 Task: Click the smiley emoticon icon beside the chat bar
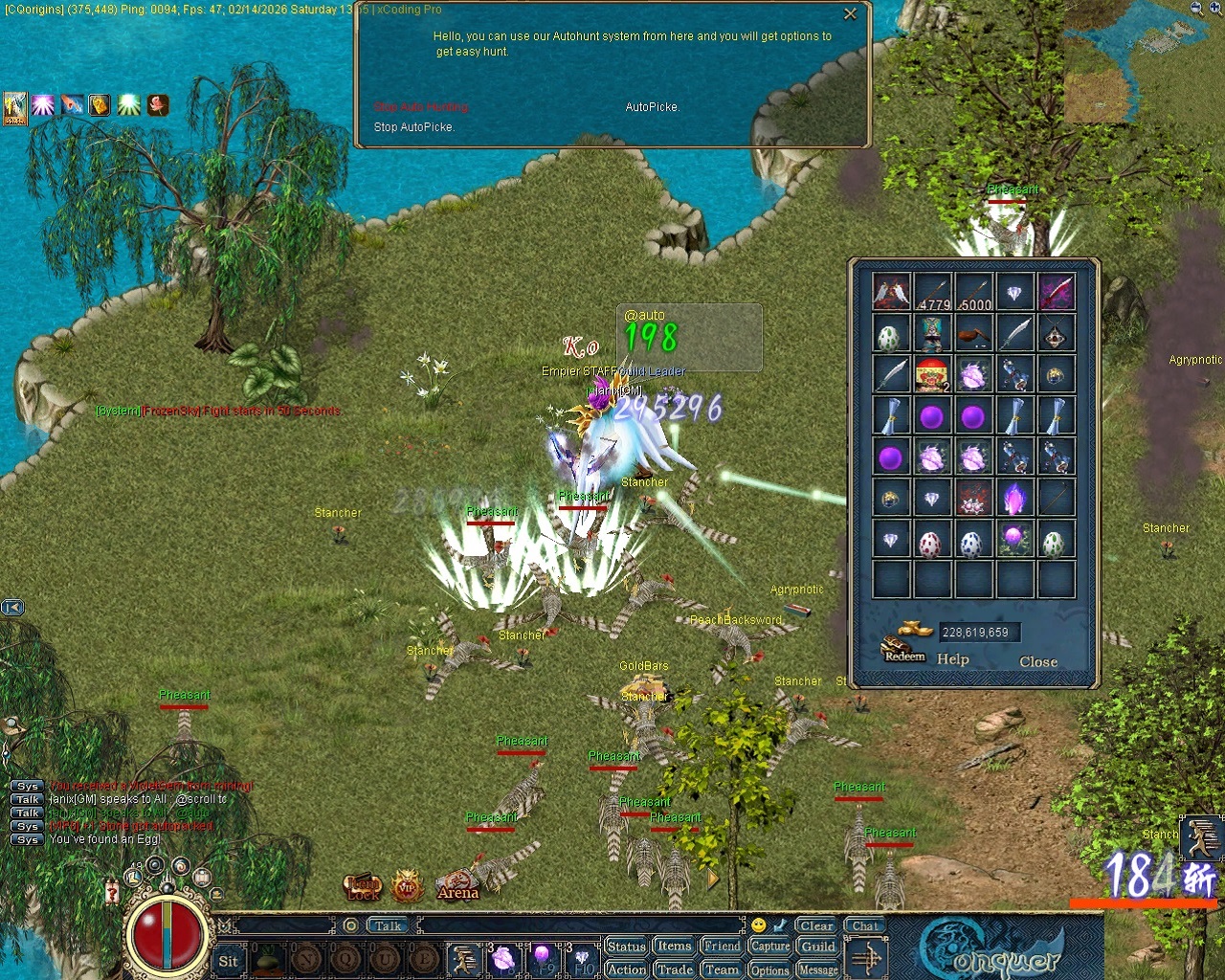click(x=758, y=924)
